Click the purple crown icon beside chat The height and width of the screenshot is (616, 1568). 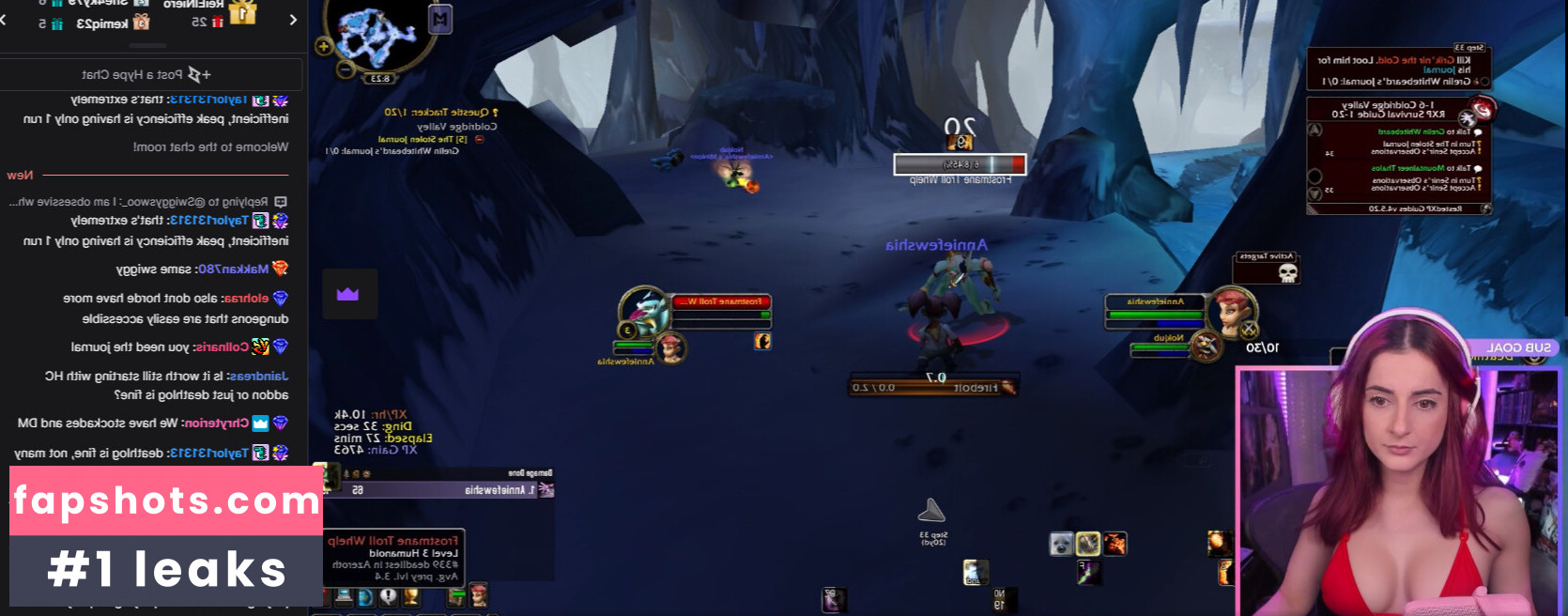[348, 294]
